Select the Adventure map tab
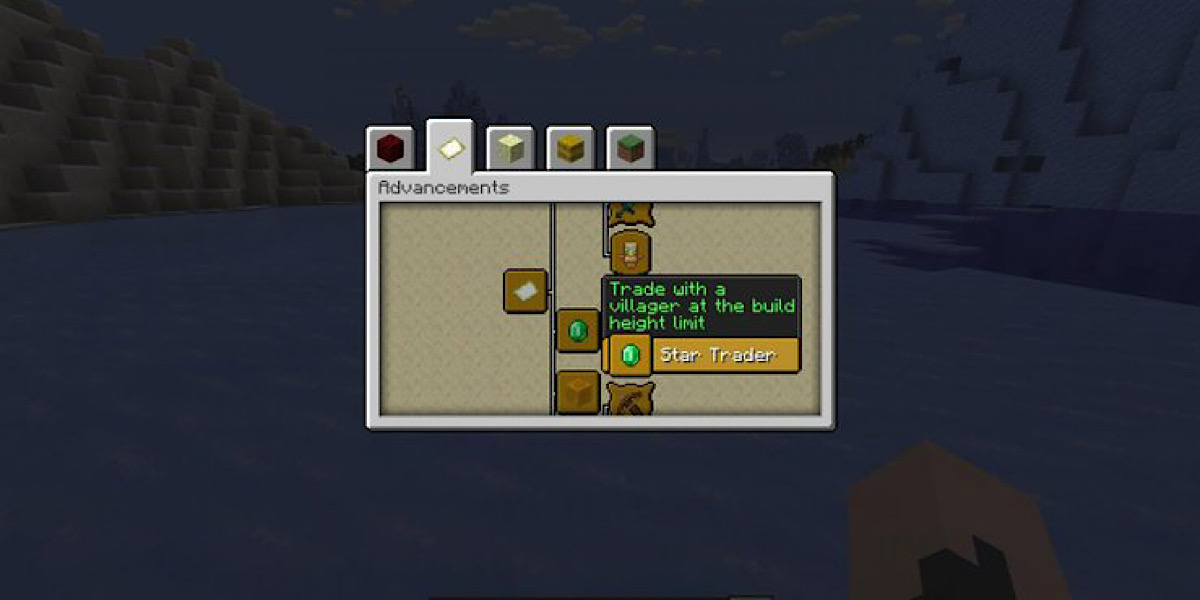Screen dimensions: 1200x600 tap(450, 148)
